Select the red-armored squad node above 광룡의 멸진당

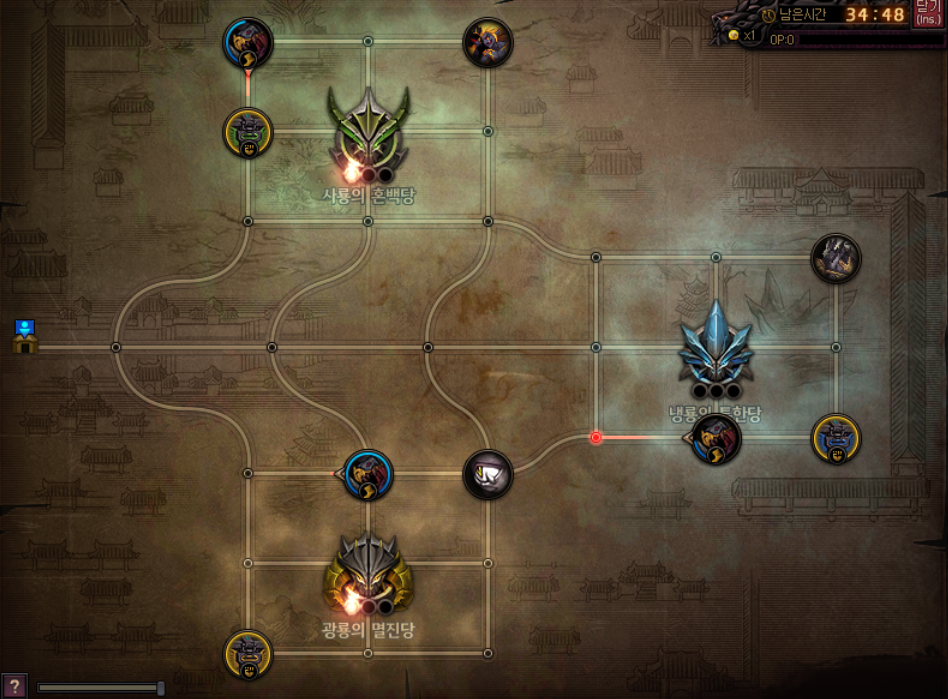368,474
